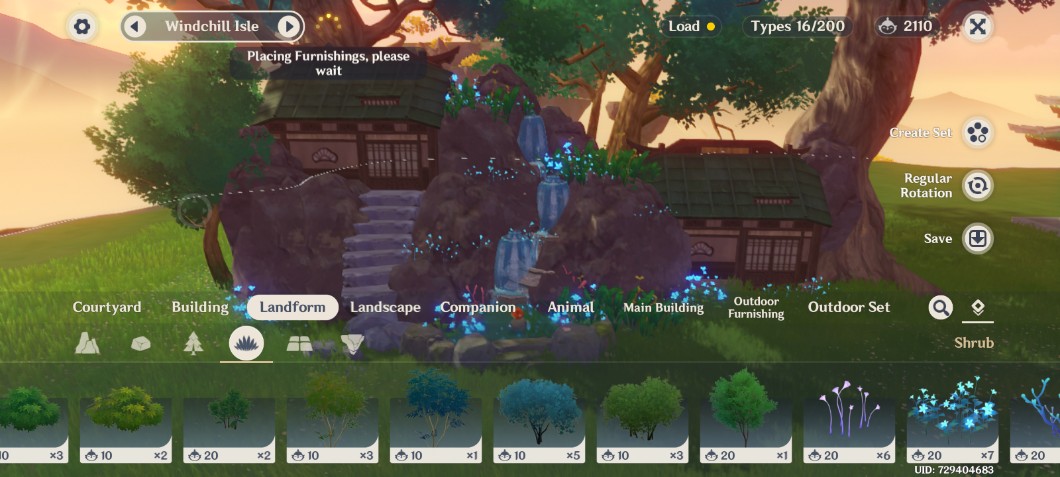The image size is (1060, 477).
Task: Select the Outdoor Set tab
Action: click(x=849, y=307)
